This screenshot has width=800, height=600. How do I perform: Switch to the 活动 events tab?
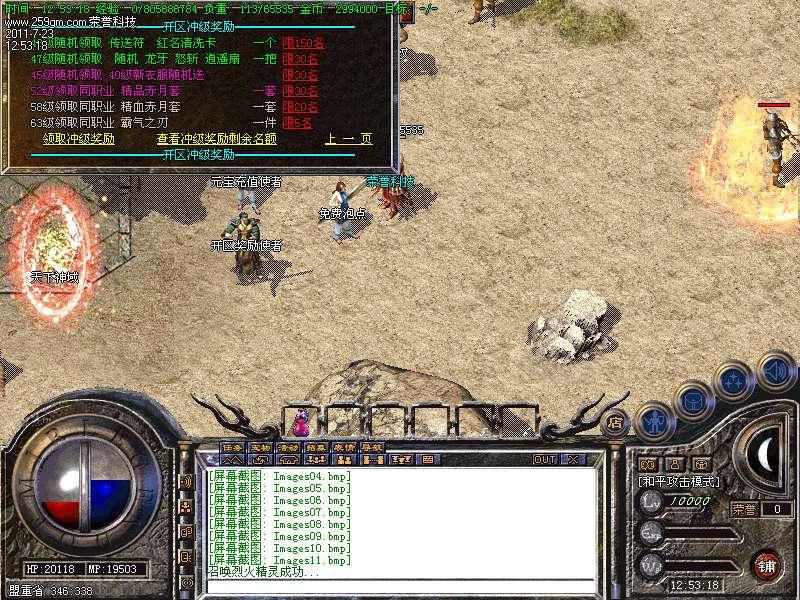288,447
